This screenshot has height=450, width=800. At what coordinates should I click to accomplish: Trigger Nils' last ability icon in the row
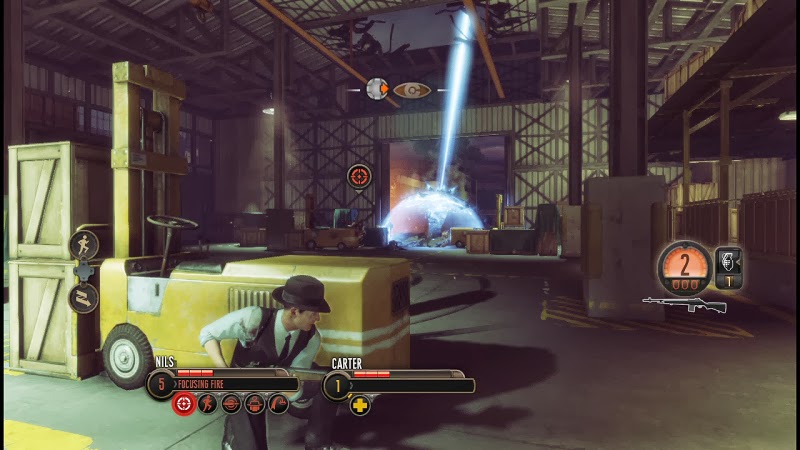(278, 404)
